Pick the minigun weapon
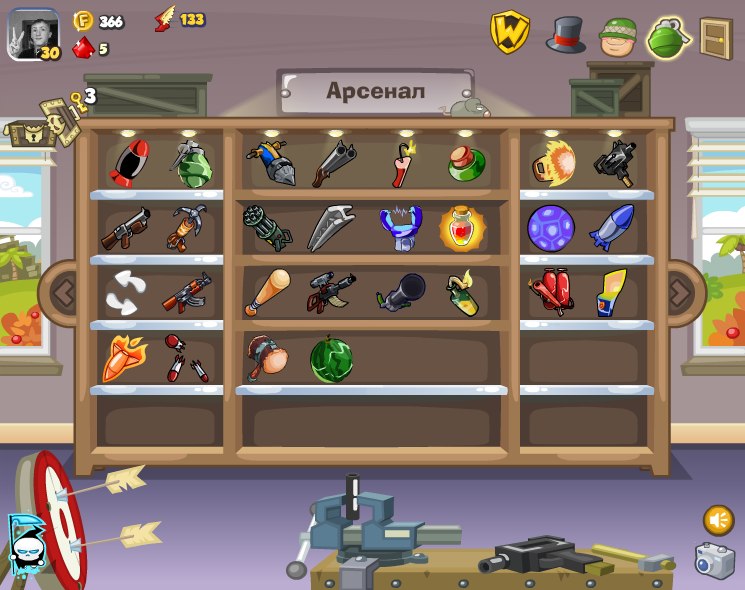 (x=267, y=228)
